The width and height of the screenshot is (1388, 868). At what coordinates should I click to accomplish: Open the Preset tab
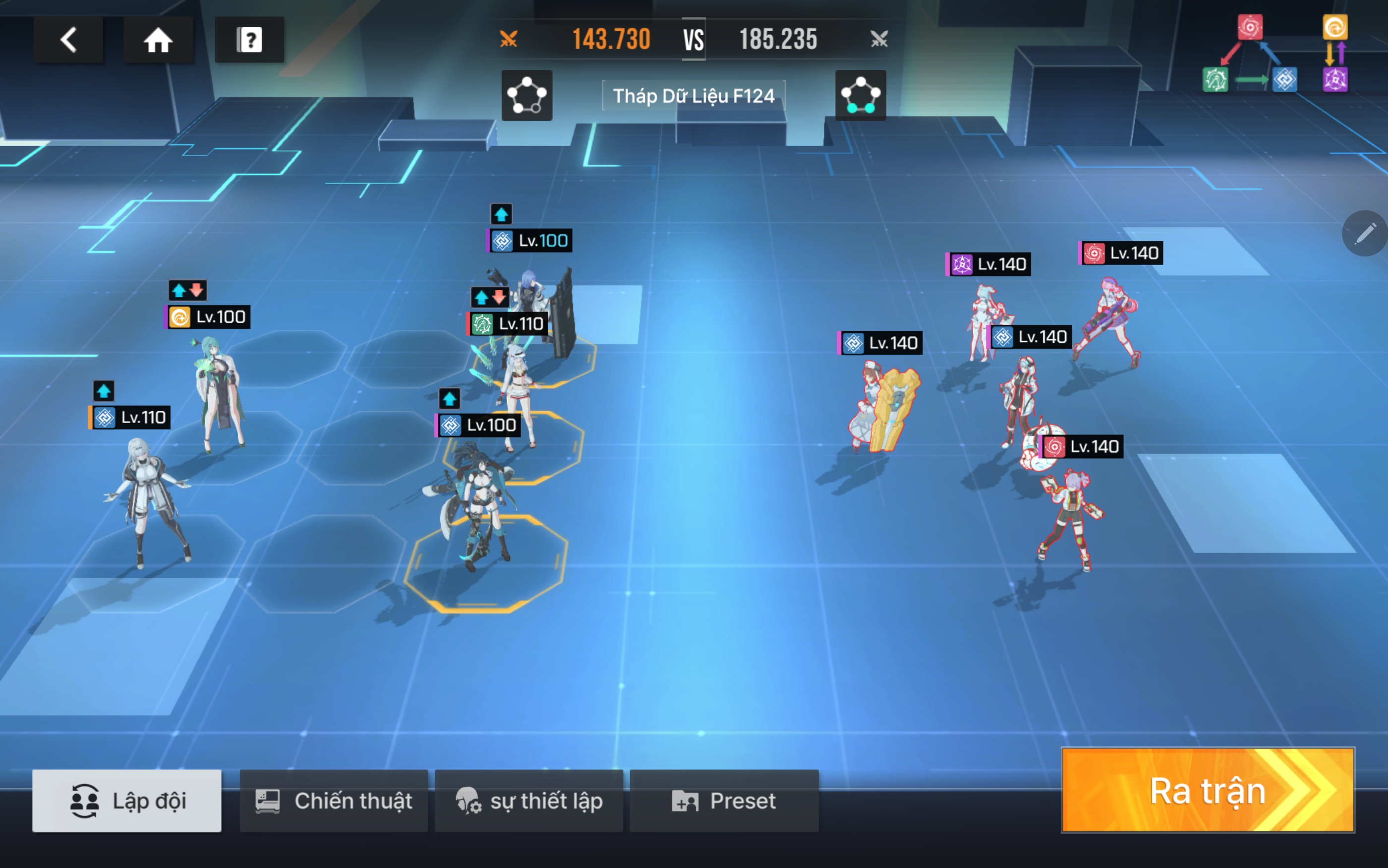(724, 801)
